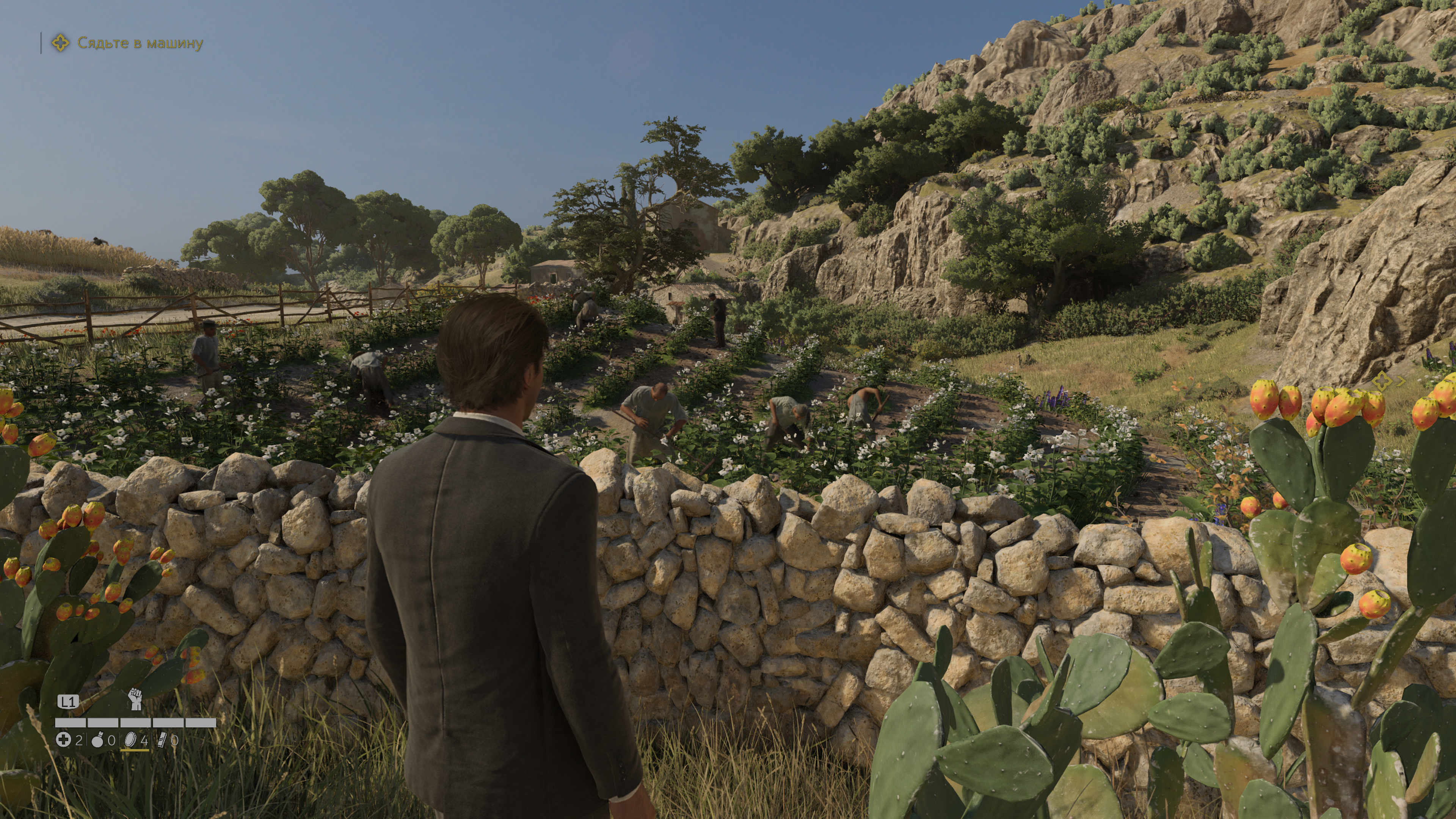This screenshot has width=1456, height=819.
Task: Click the yellow objective waypoint marker
Action: [1381, 381]
